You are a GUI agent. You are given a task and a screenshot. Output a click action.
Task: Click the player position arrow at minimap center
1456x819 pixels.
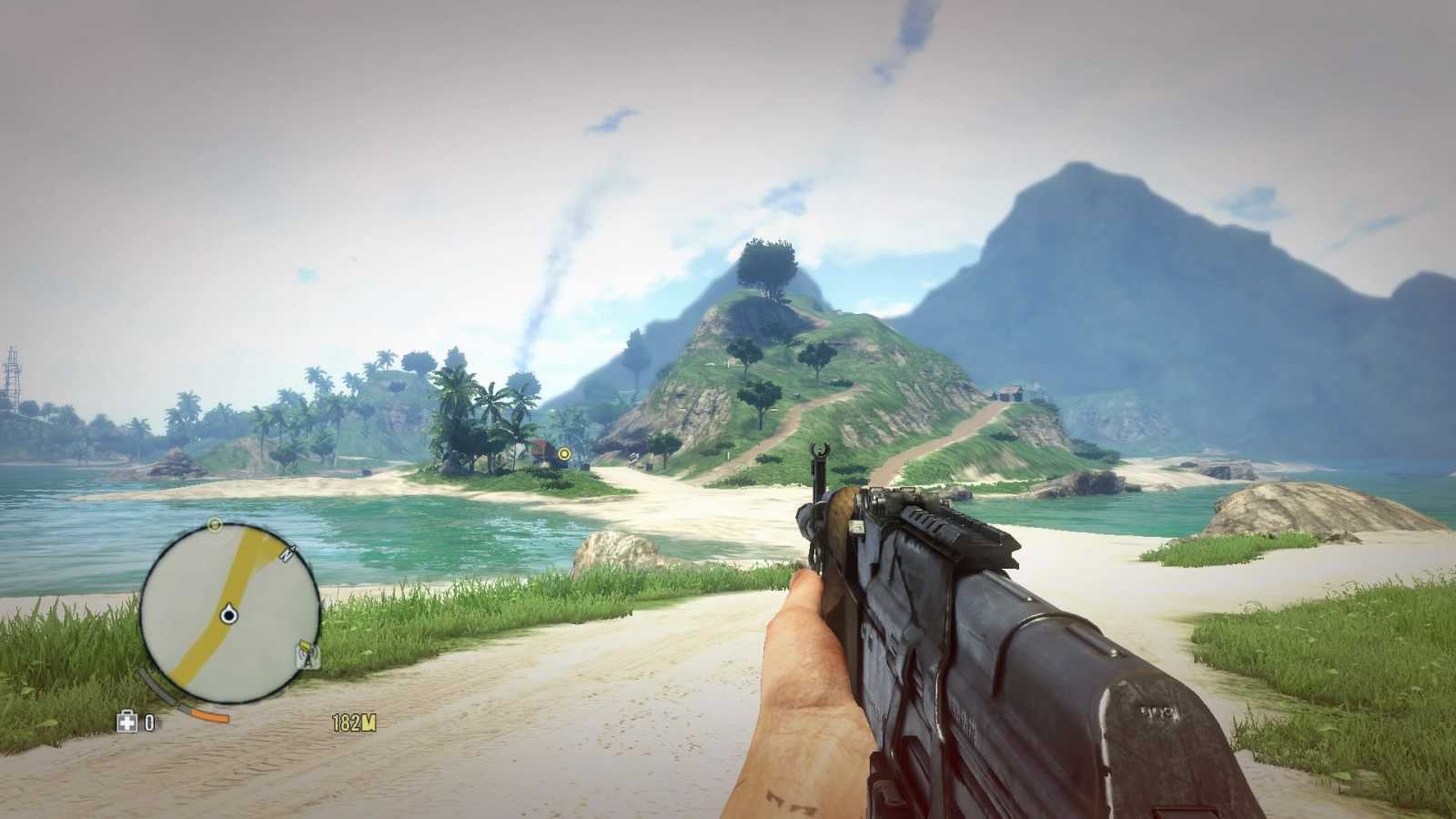(x=228, y=614)
